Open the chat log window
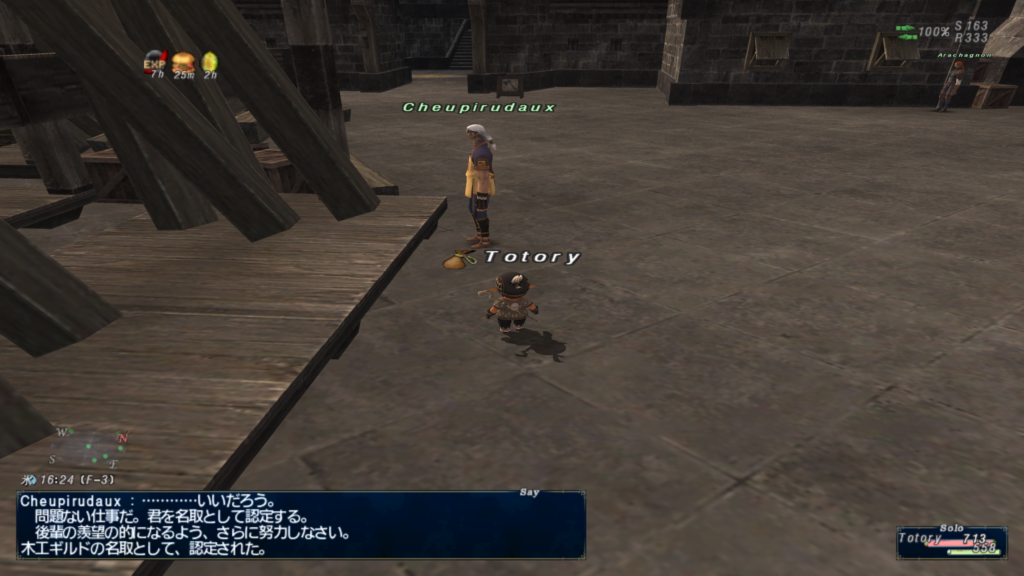The image size is (1024, 576). (300, 524)
